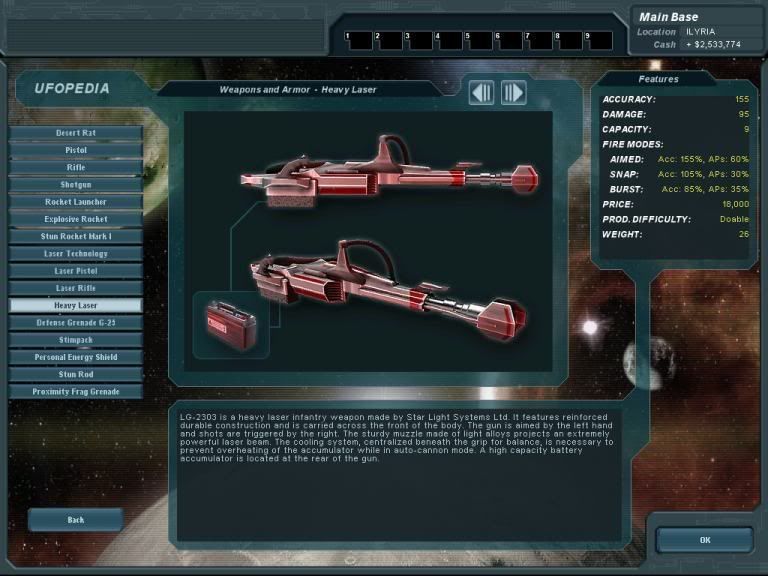Choose the Laser Technology entry
This screenshot has width=768, height=576.
coord(76,254)
